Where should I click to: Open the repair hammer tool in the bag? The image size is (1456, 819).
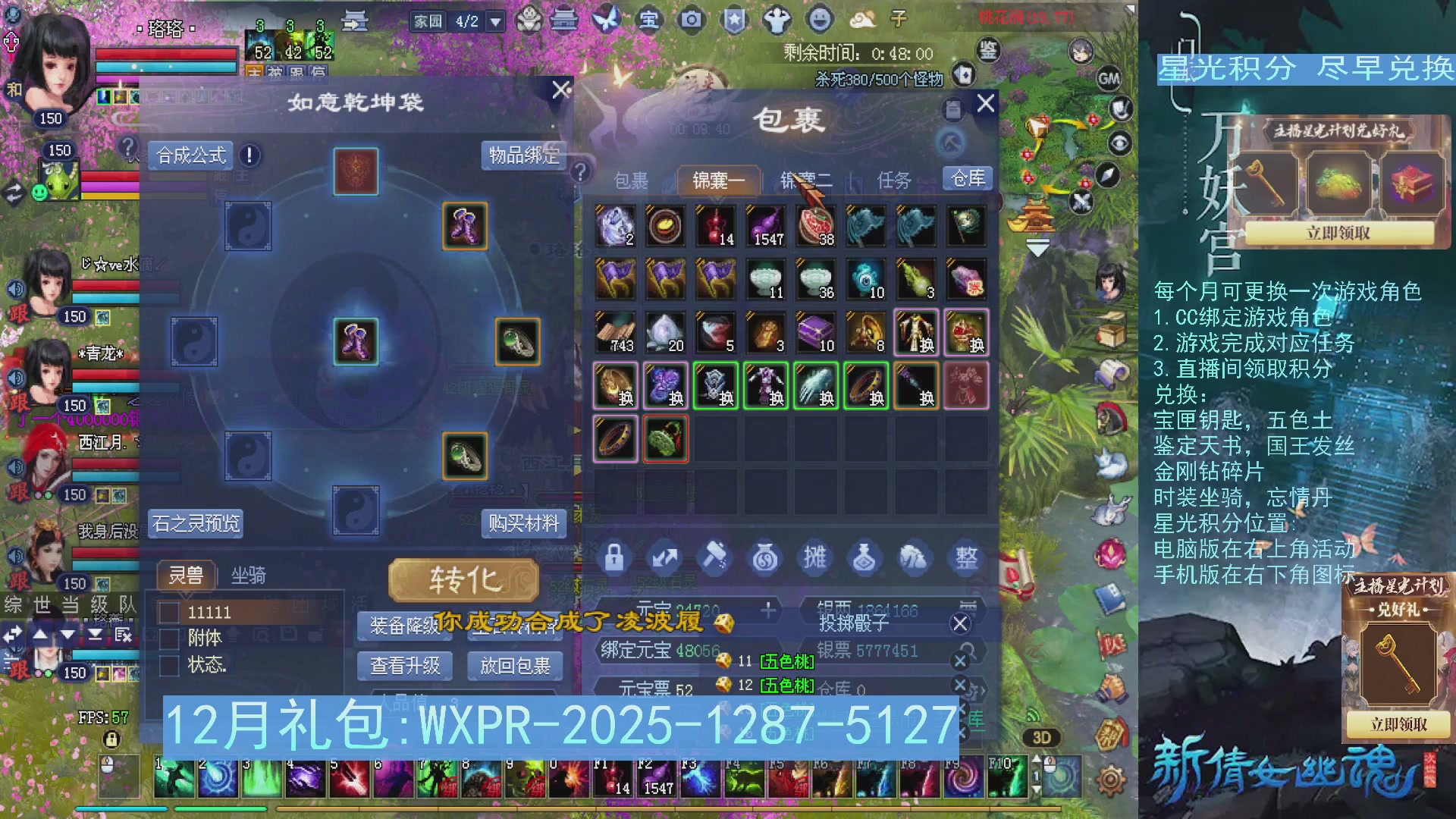[714, 557]
